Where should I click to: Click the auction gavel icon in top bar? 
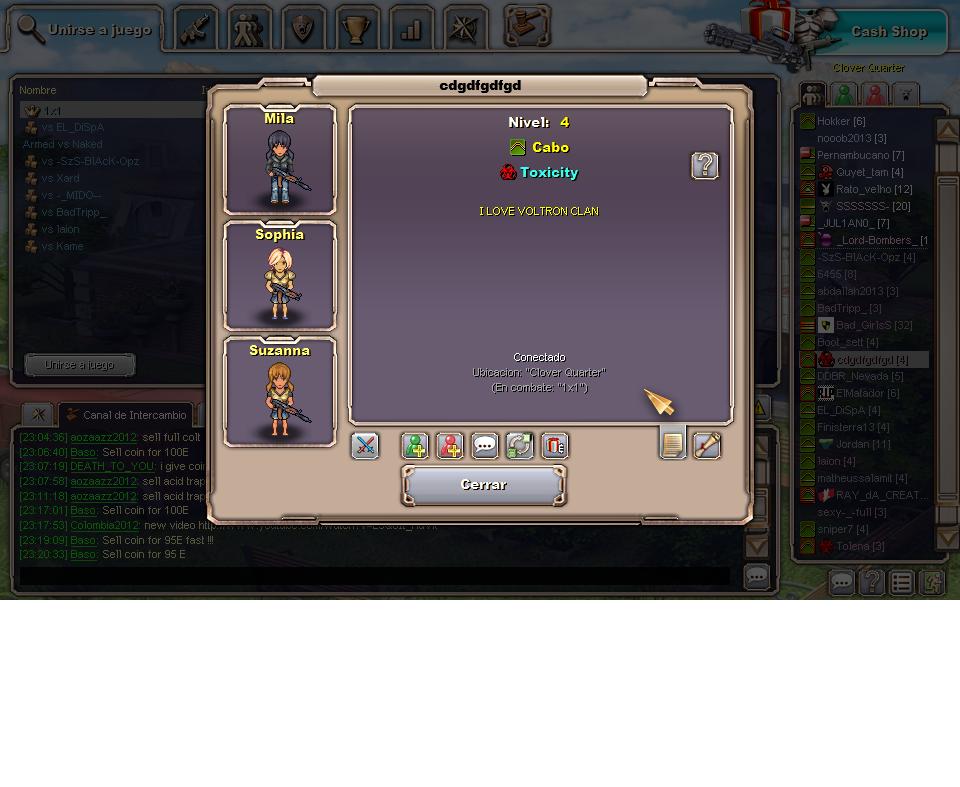point(527,26)
